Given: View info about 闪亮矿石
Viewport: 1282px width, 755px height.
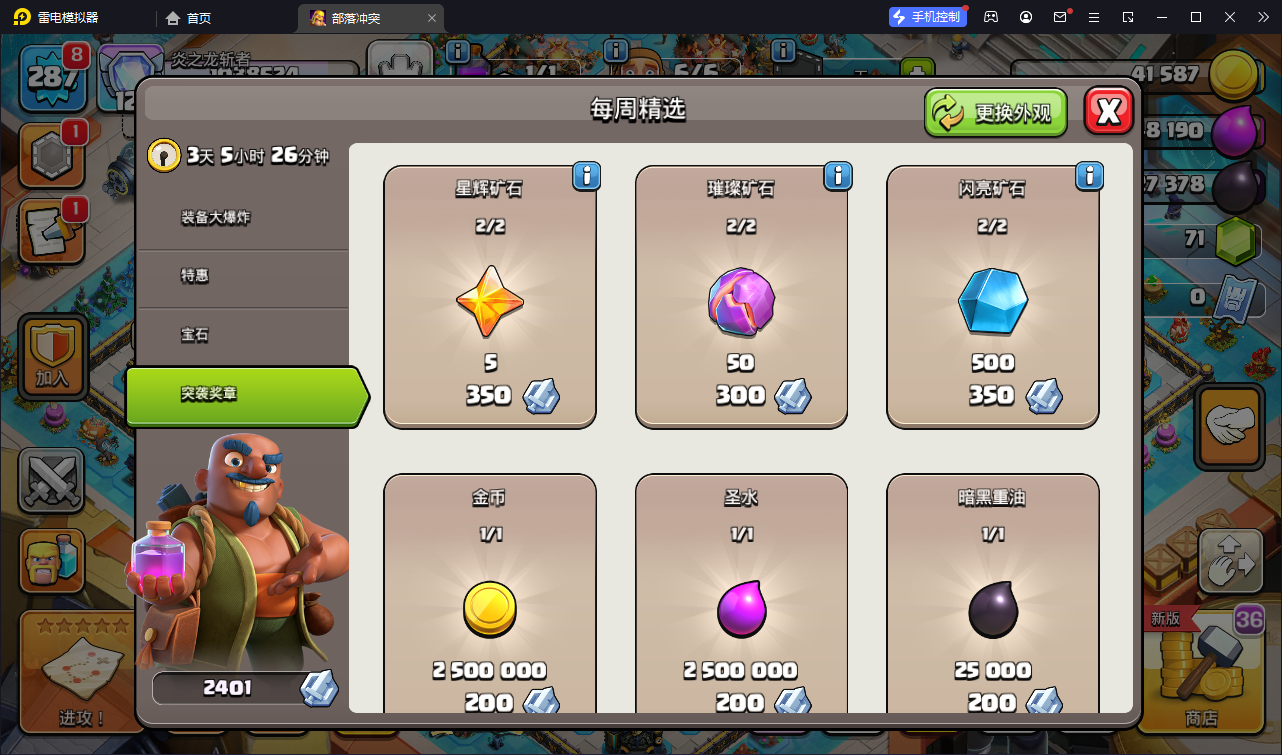Looking at the screenshot, I should (x=1089, y=177).
